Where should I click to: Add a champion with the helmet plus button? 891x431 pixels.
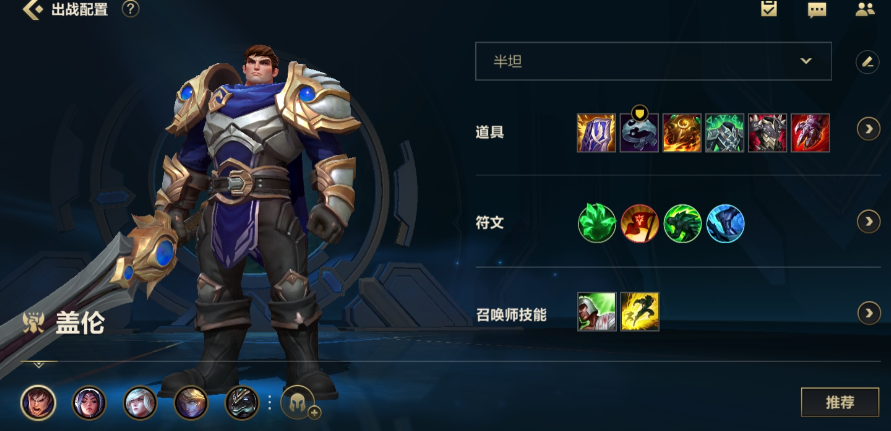point(299,403)
